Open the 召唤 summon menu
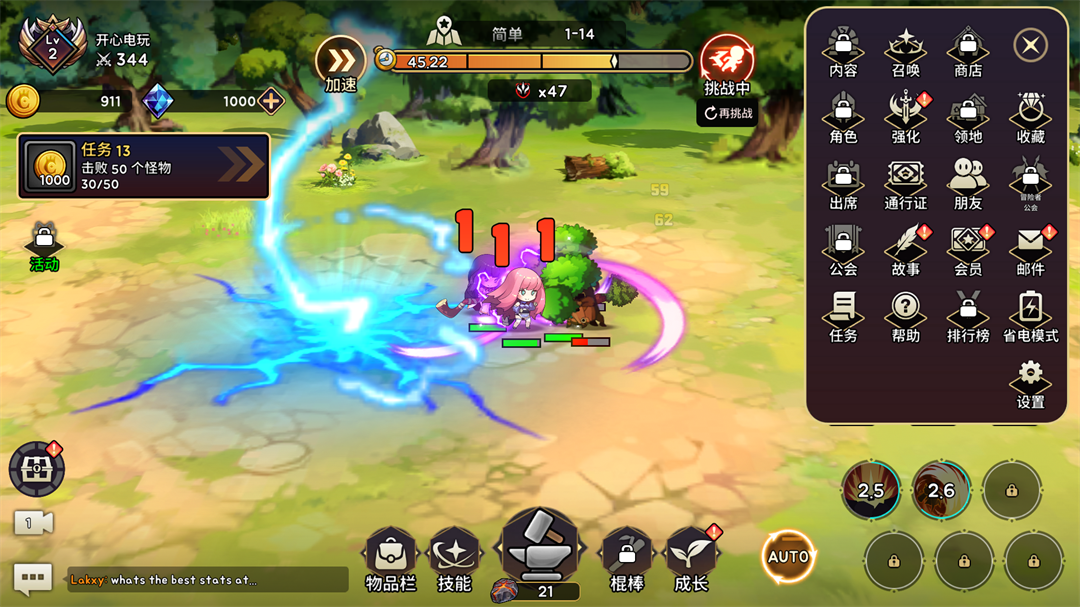 click(x=906, y=51)
